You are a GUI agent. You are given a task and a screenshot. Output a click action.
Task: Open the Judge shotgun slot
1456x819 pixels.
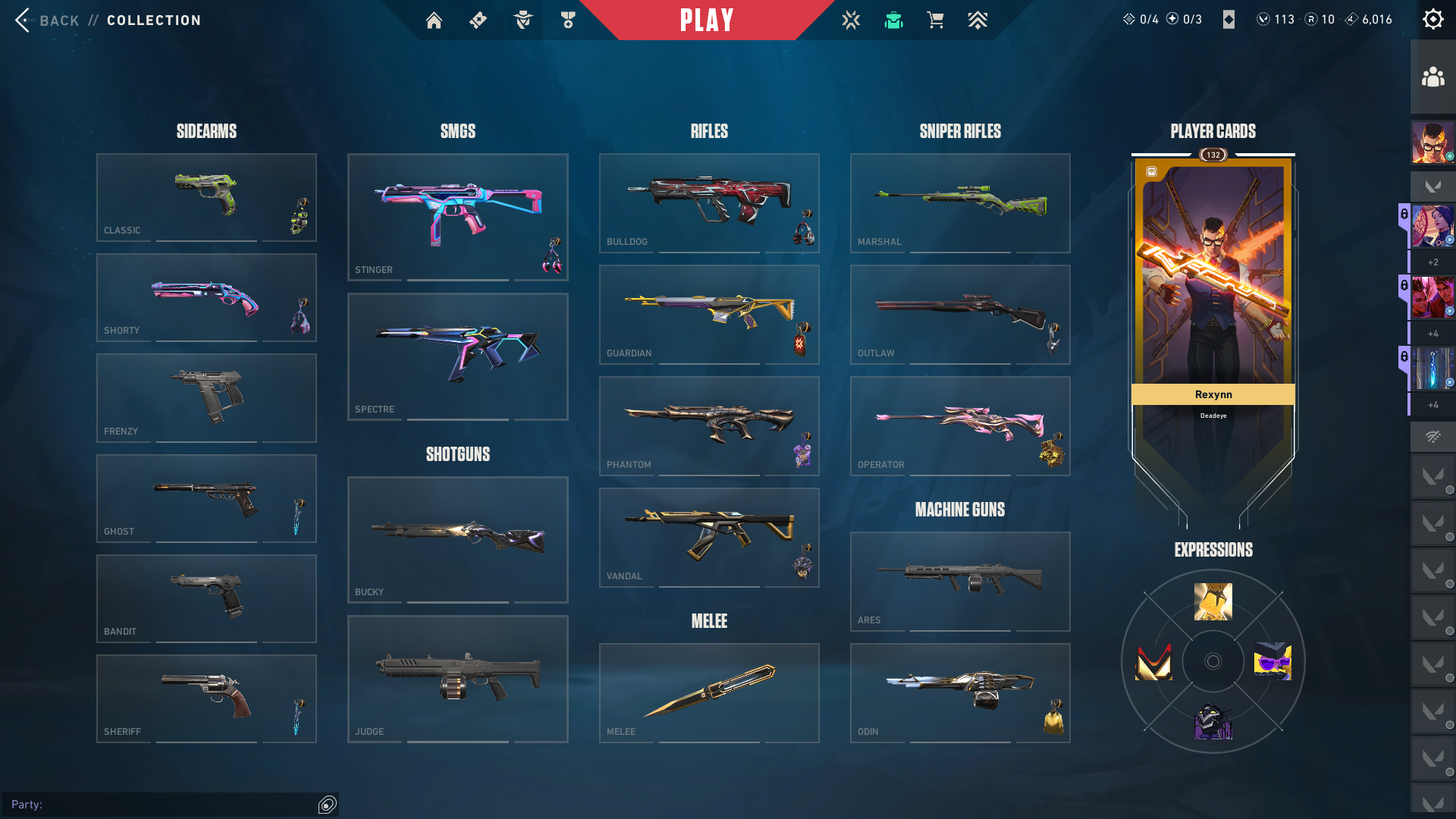coord(457,679)
